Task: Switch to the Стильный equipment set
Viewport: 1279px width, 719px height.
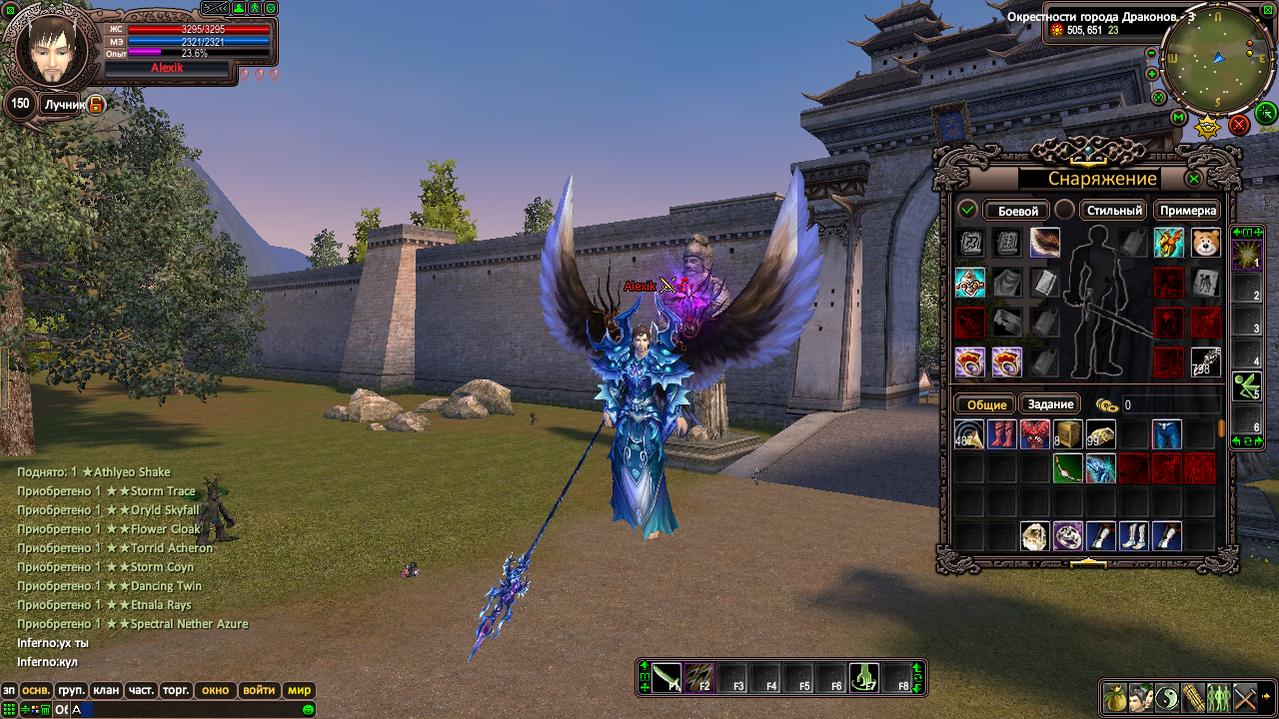Action: click(1114, 210)
